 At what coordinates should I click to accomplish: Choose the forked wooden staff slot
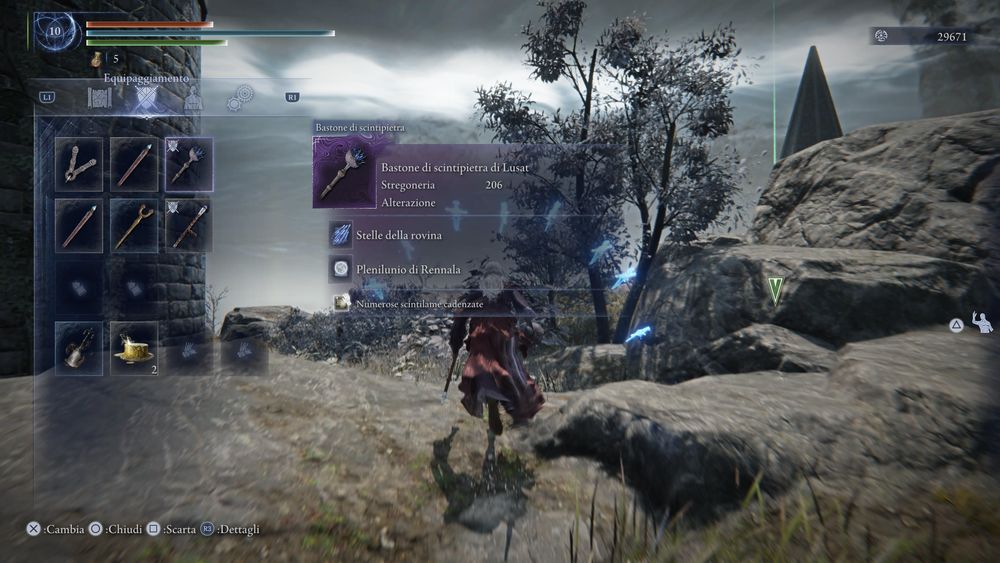134,225
